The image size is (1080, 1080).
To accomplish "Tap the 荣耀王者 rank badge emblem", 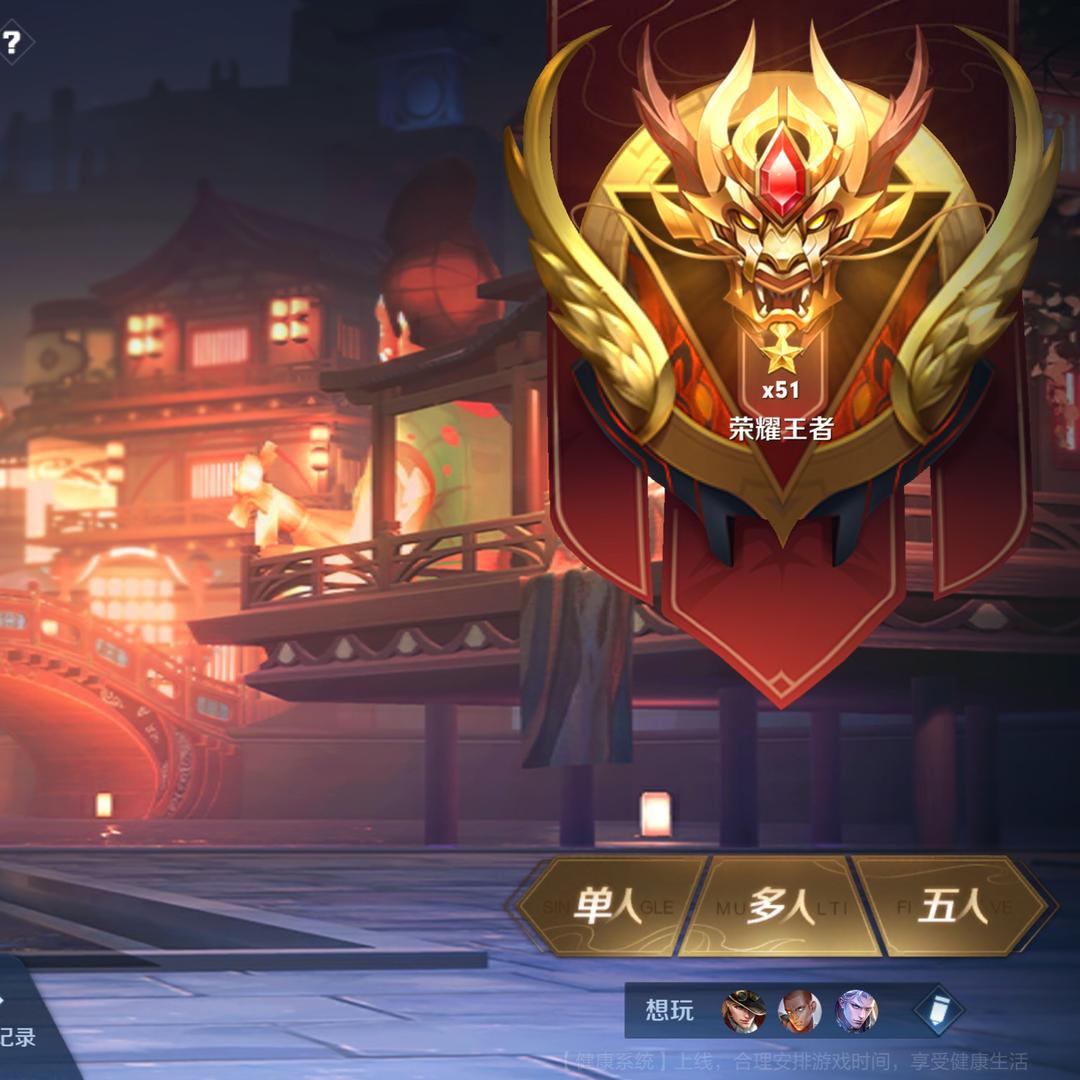I will coord(782,290).
